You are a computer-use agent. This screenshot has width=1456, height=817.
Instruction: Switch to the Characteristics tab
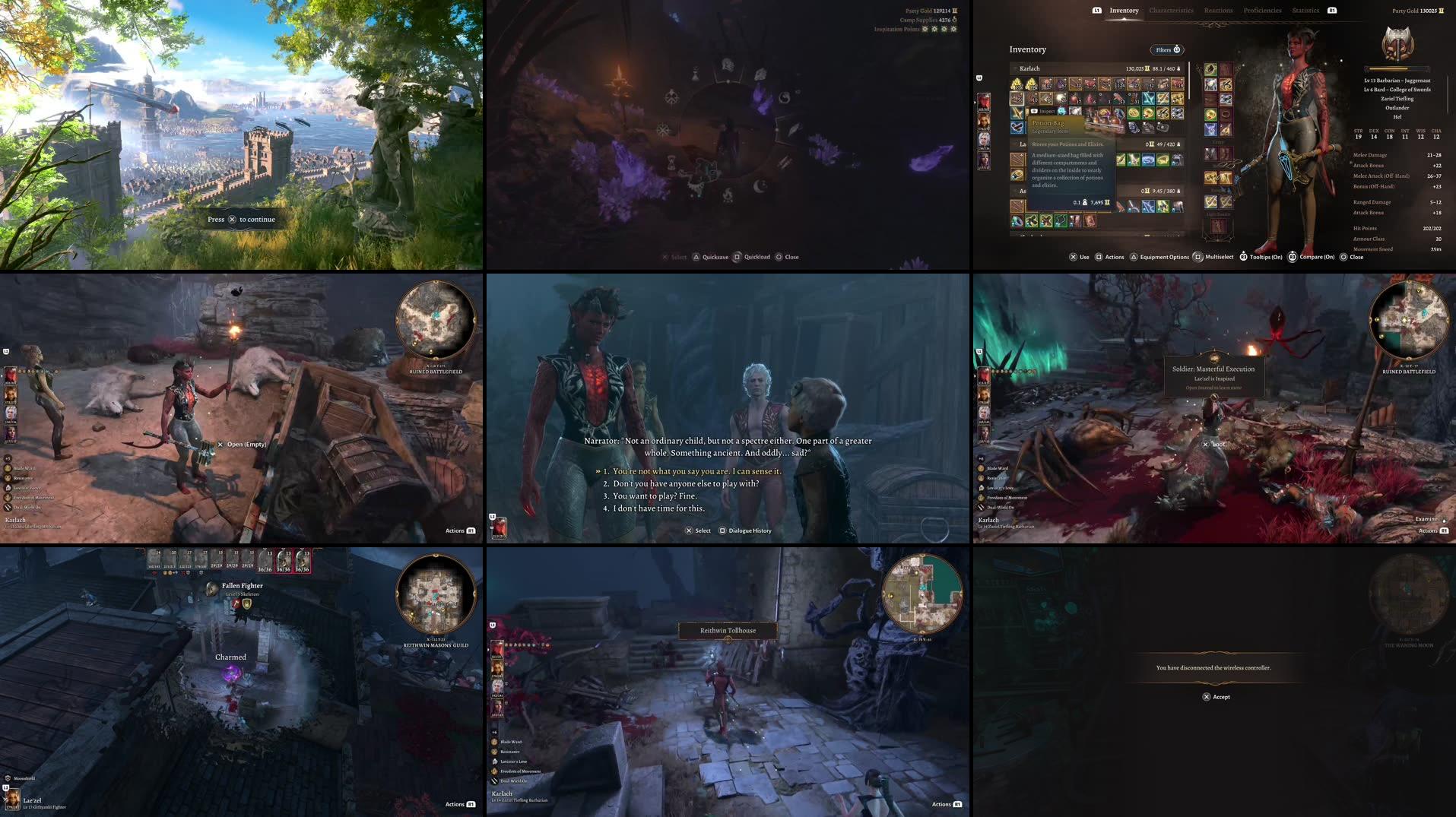(x=1172, y=10)
